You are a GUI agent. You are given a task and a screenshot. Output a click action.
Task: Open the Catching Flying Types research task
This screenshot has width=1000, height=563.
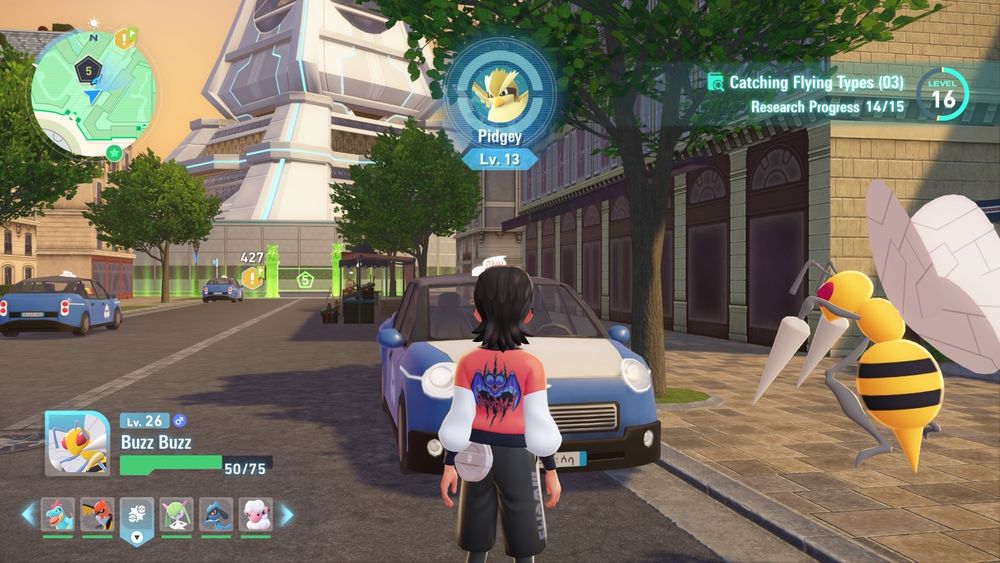tap(805, 83)
